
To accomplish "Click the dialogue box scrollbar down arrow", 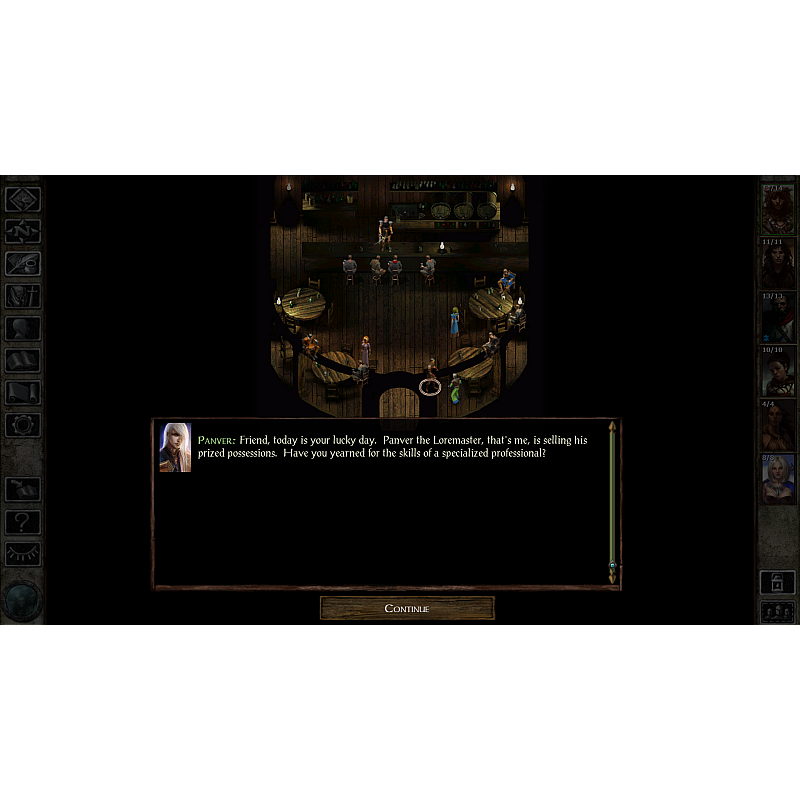I will tap(612, 579).
